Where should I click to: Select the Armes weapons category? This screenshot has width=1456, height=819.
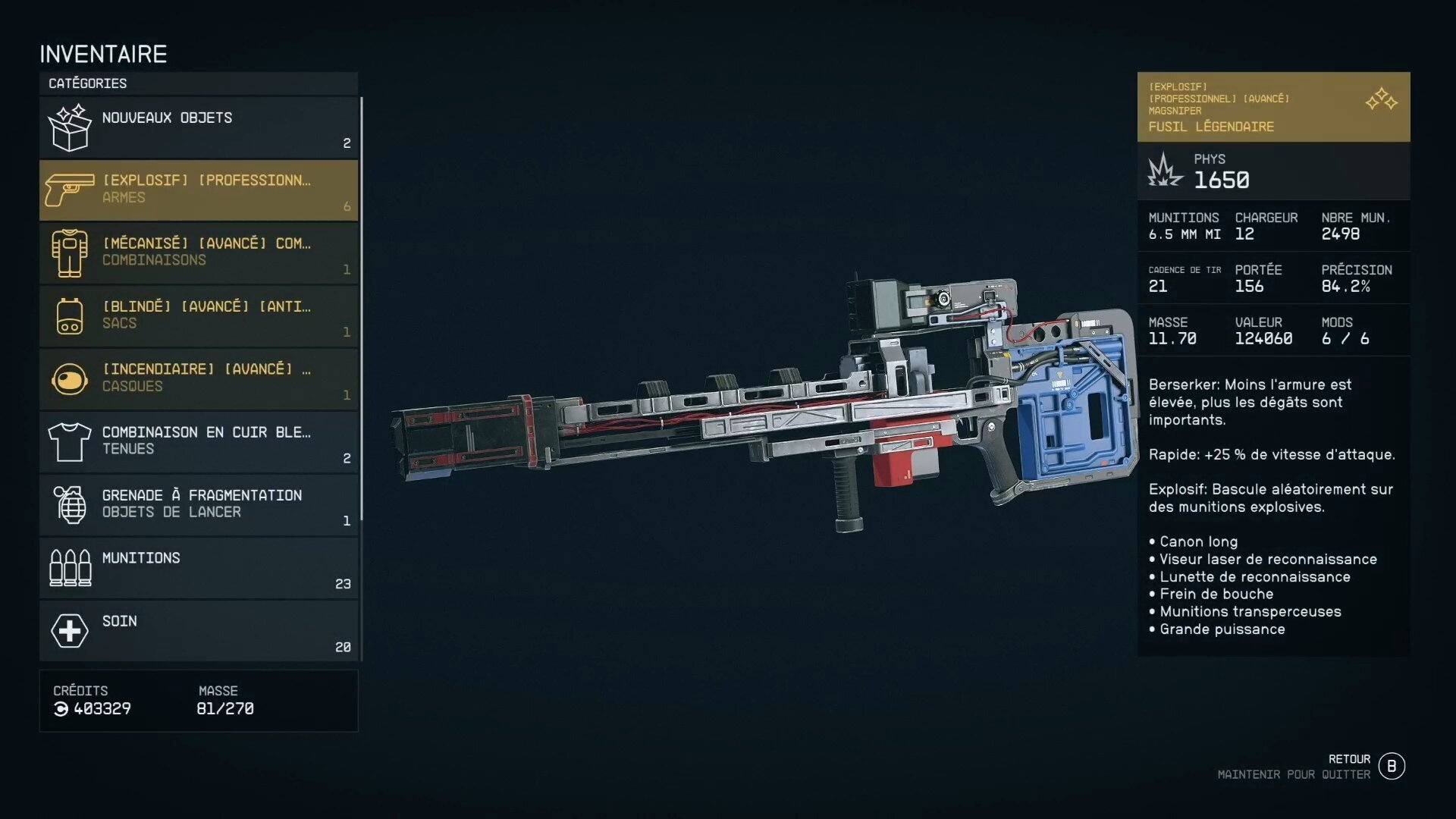click(199, 190)
